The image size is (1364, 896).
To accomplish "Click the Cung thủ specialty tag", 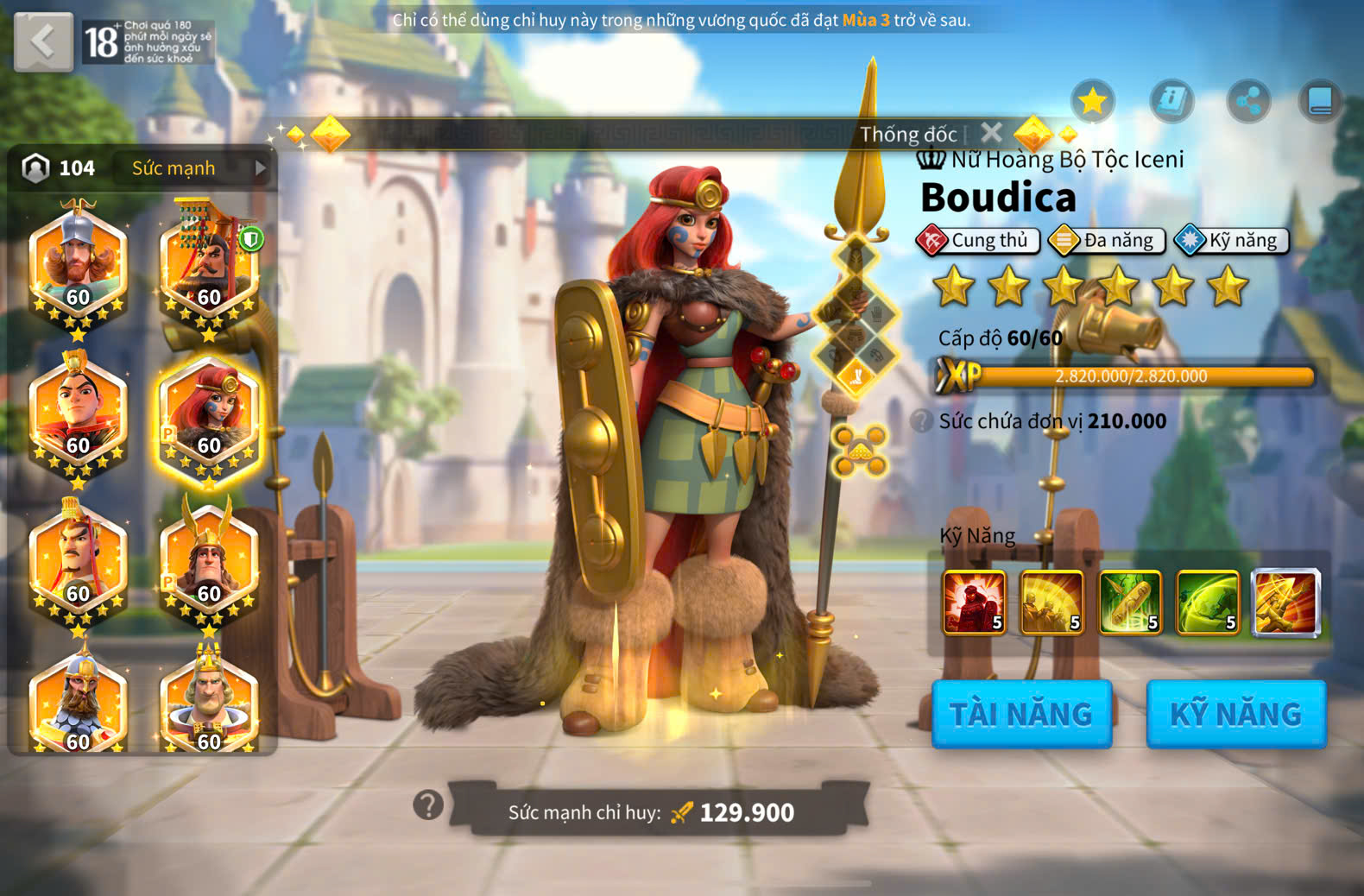I will 975,241.
